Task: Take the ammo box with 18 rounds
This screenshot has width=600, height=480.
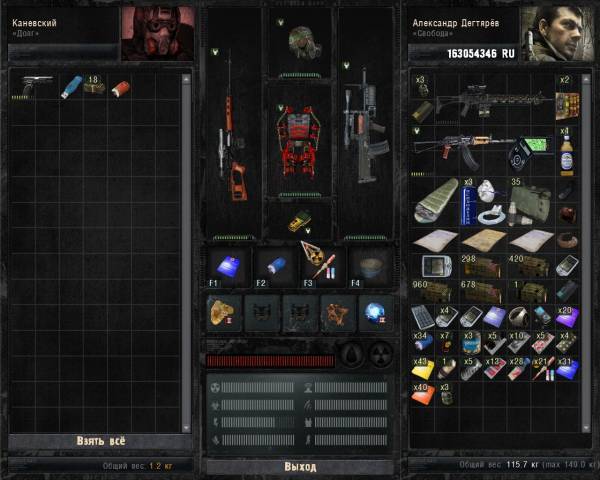Action: coord(95,87)
